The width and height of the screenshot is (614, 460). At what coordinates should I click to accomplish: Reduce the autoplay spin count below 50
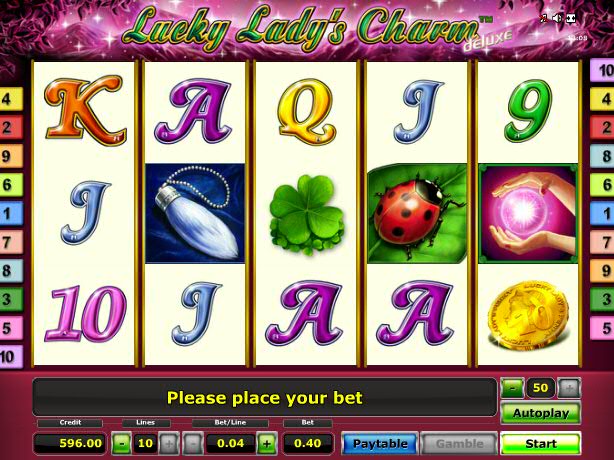512,387
